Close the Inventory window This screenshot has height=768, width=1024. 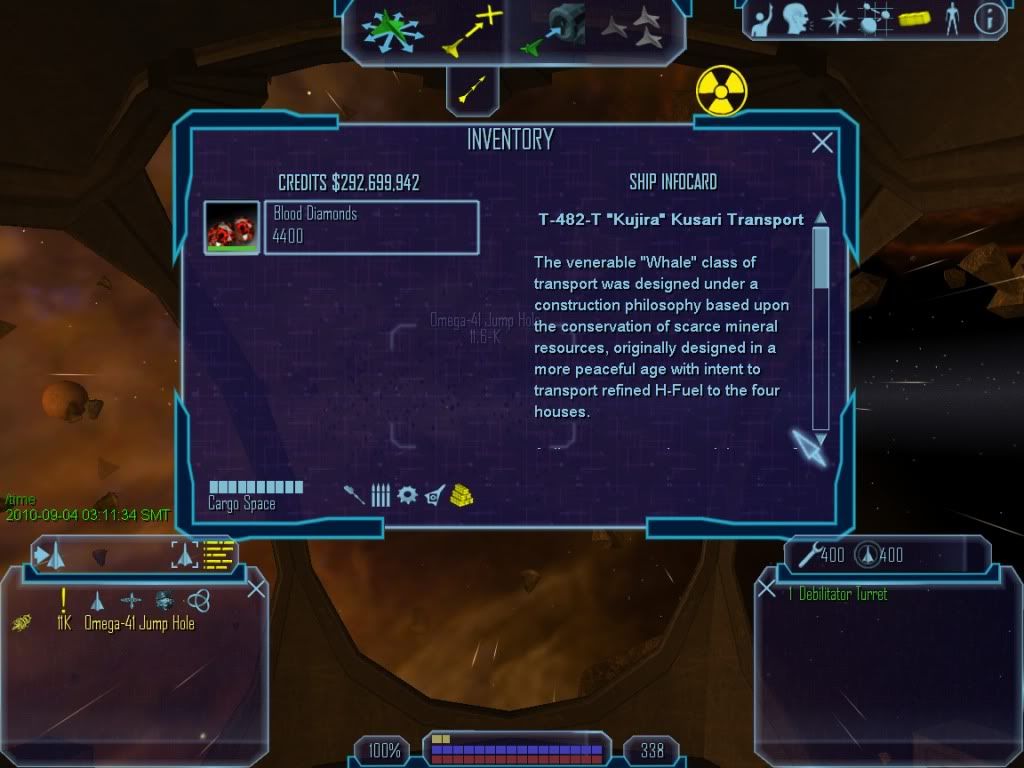pyautogui.click(x=822, y=143)
